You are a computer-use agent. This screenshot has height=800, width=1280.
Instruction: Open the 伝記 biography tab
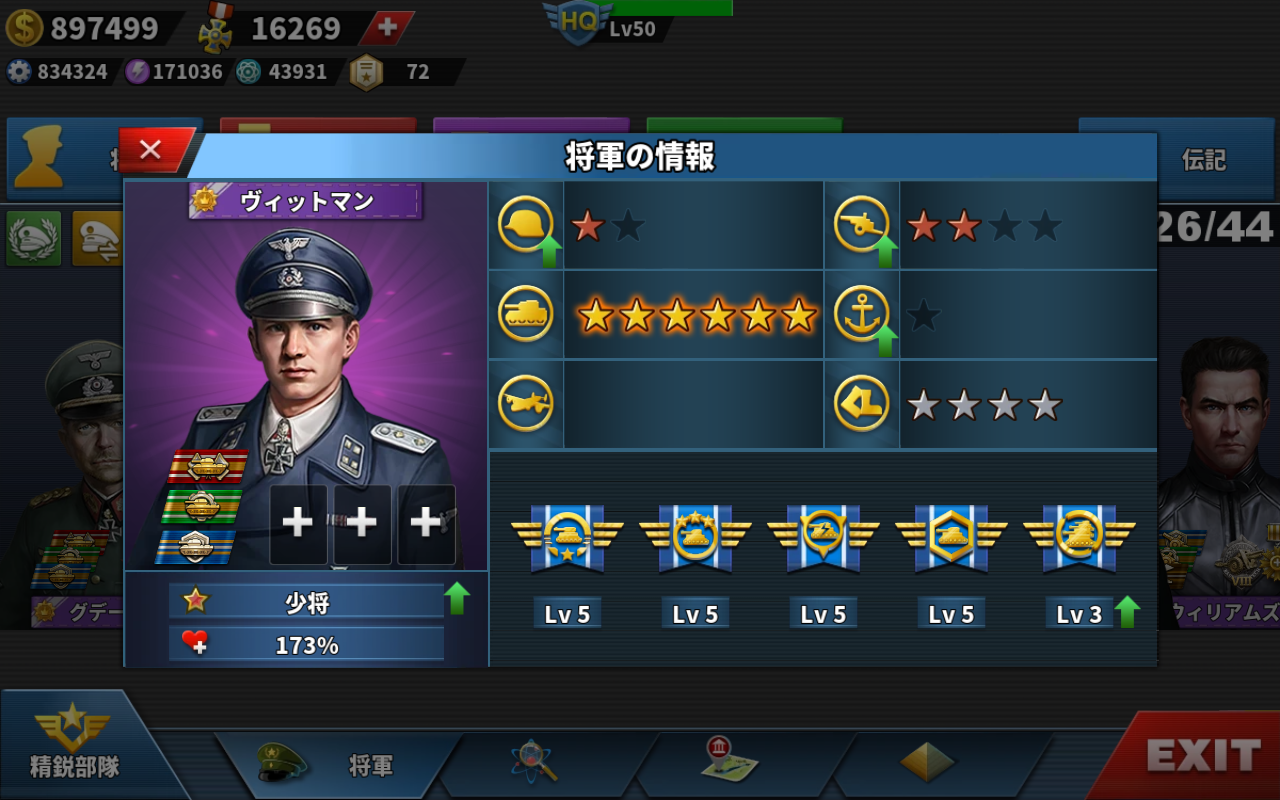coord(1203,159)
